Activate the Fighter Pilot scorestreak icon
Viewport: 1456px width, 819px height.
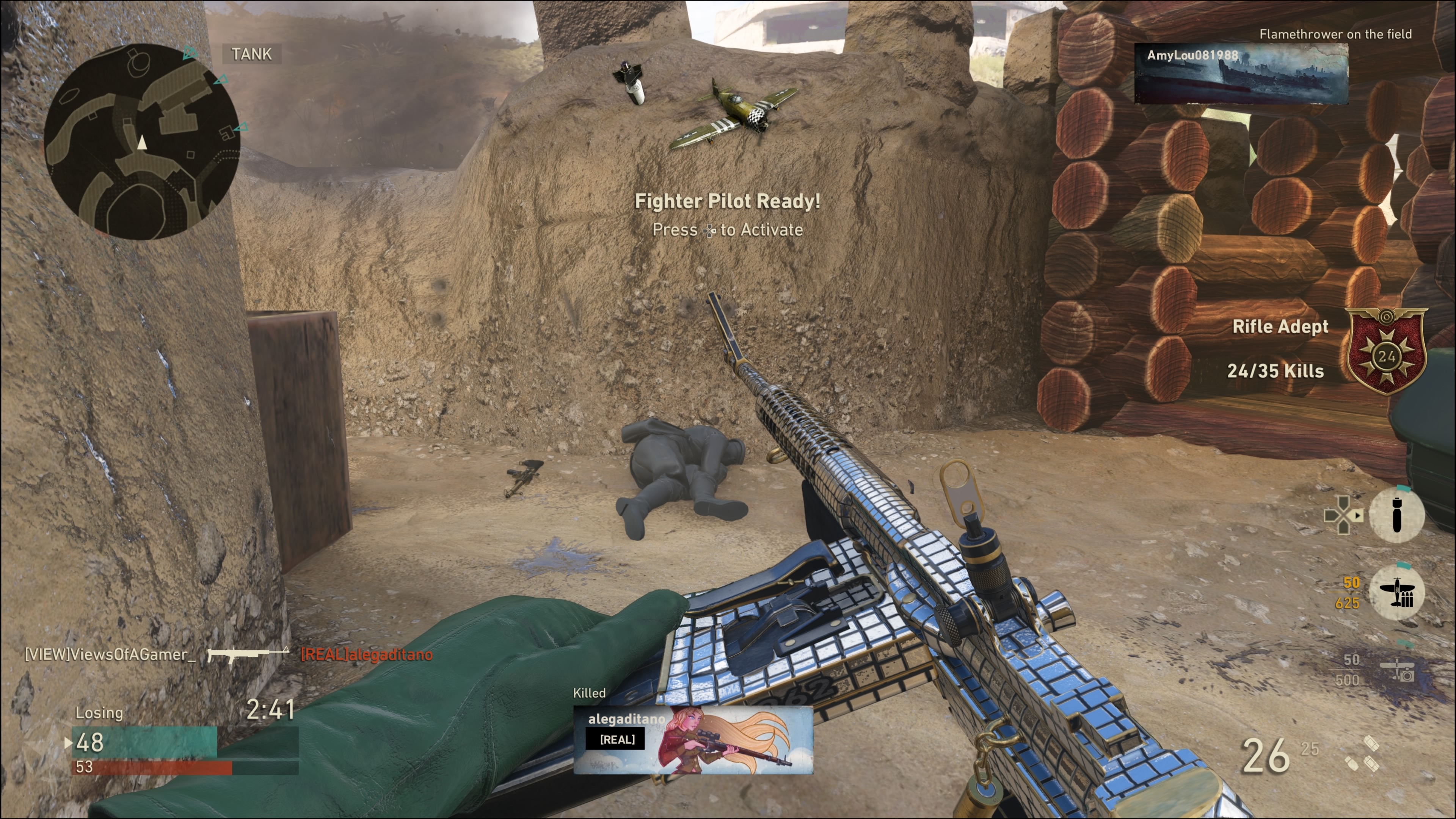tap(1396, 592)
